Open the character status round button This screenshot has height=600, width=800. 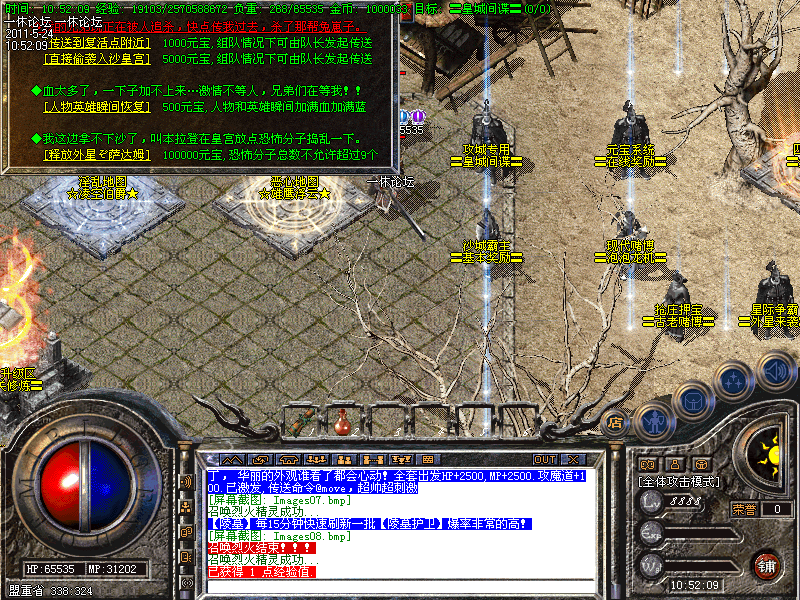click(655, 423)
